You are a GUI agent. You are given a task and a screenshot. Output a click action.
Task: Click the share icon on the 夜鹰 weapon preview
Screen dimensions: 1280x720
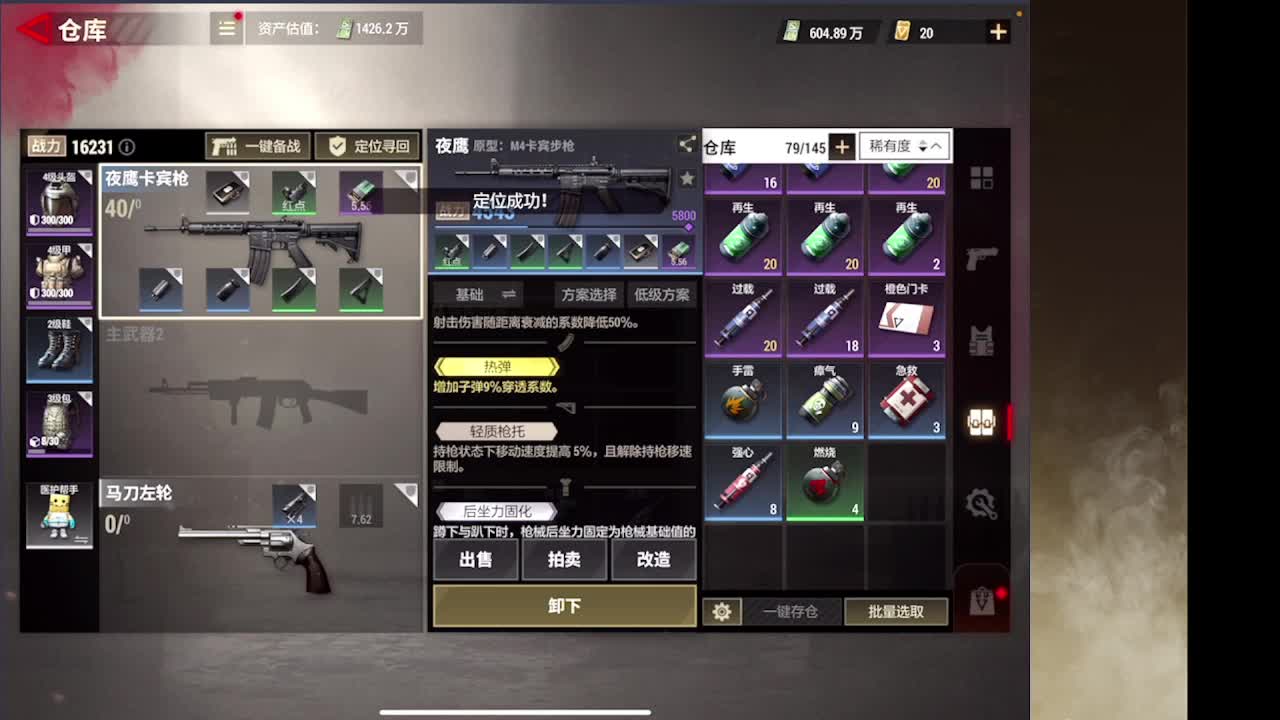point(686,143)
